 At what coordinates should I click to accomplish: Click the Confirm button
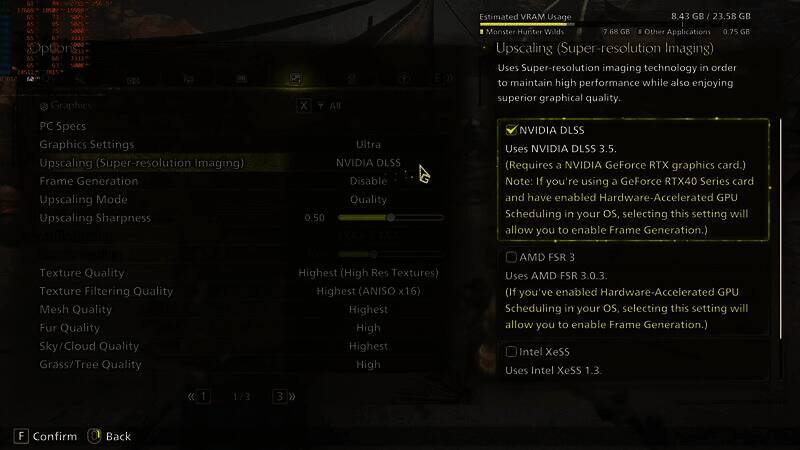46,436
